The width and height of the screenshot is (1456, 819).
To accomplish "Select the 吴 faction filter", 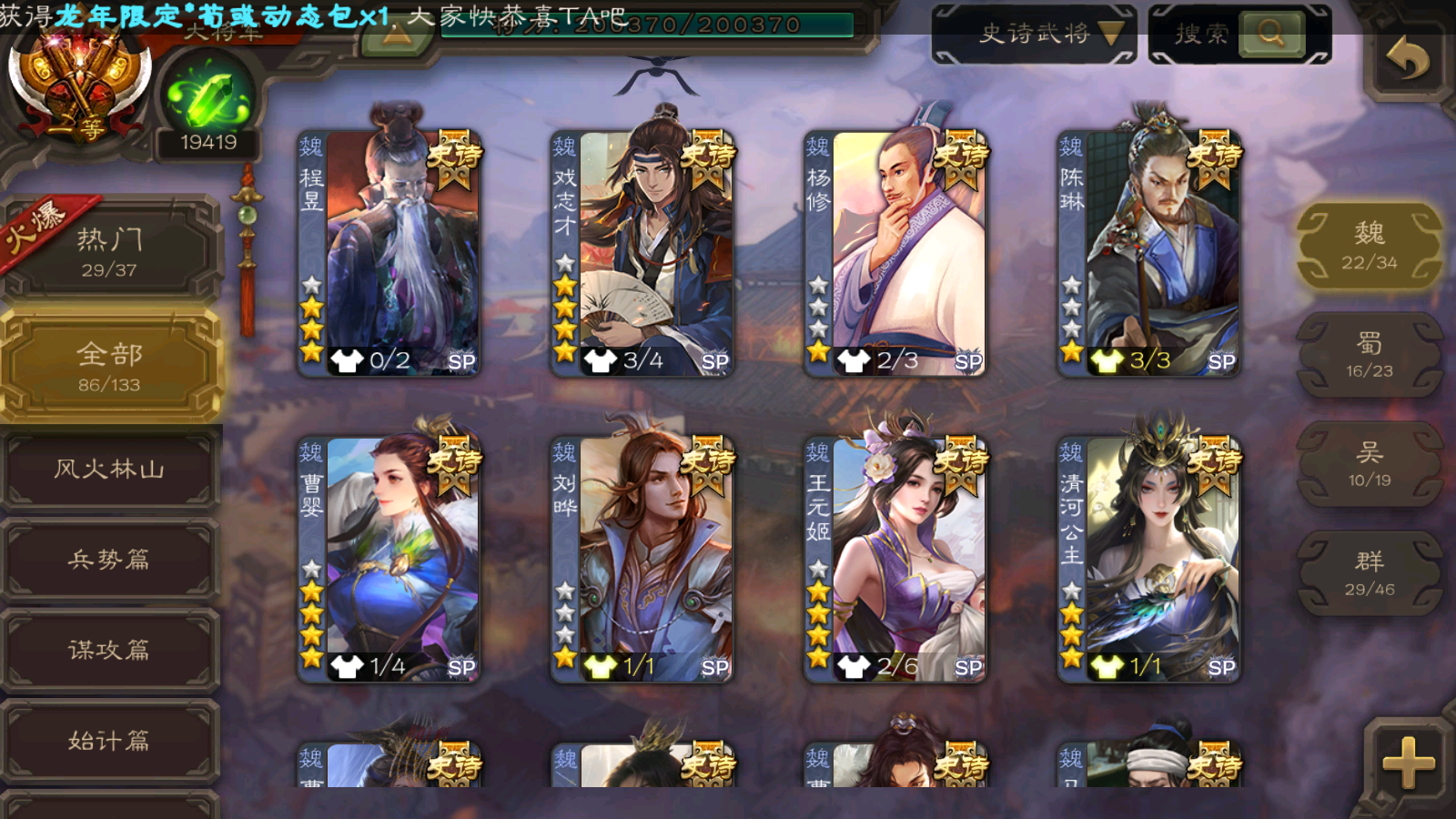I will point(1369,464).
